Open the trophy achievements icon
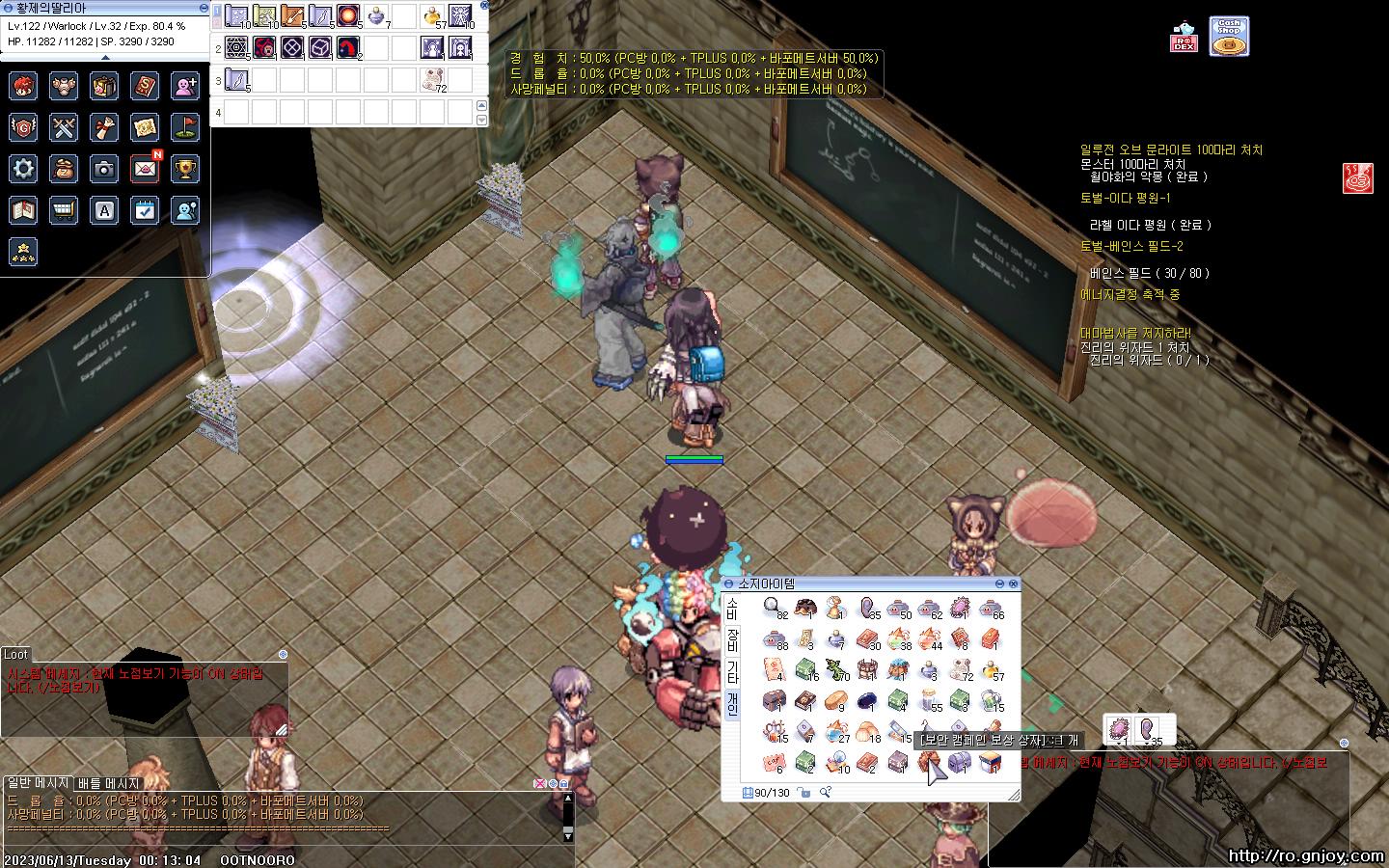The height and width of the screenshot is (868, 1389). click(x=185, y=169)
